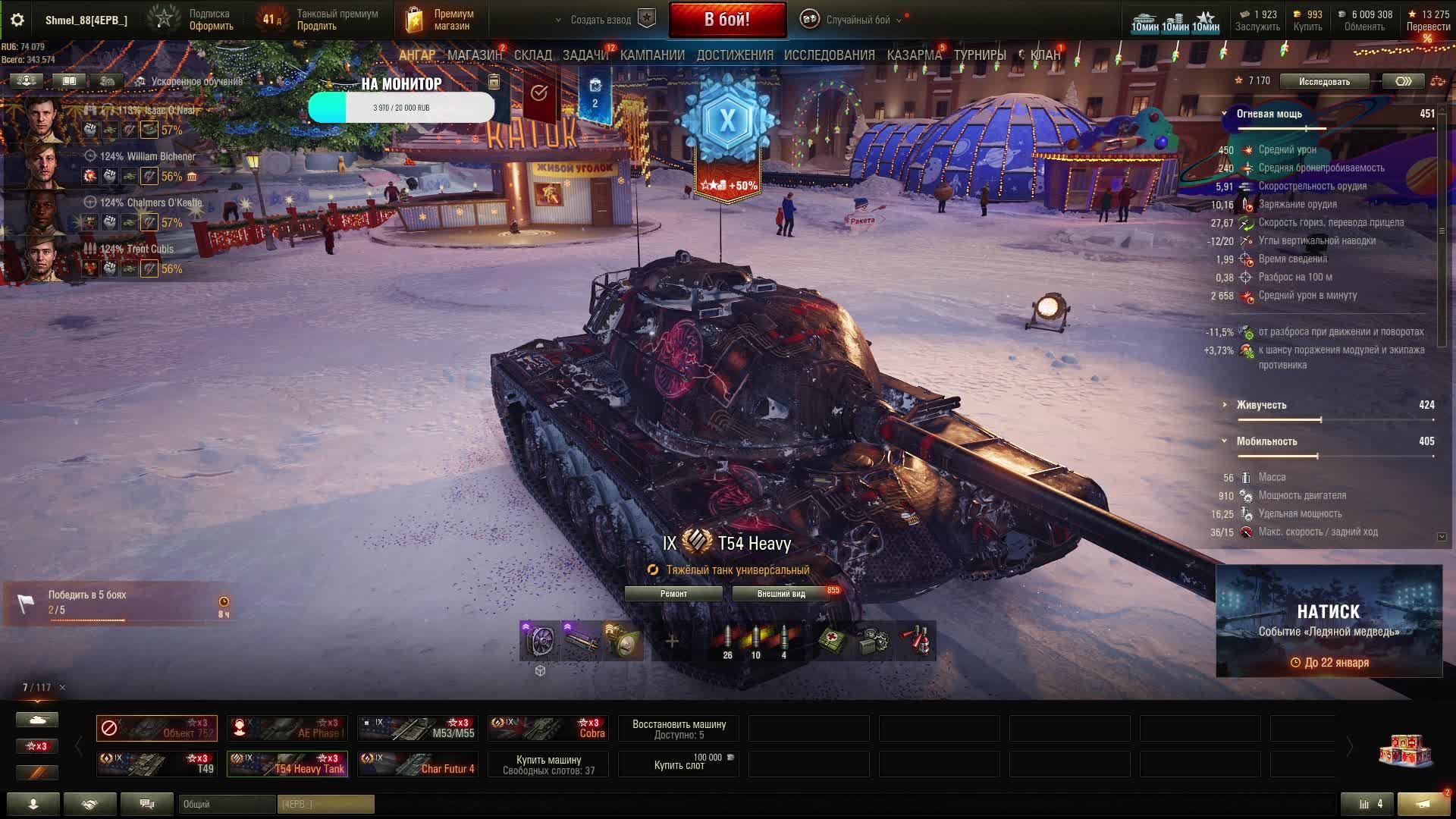Open the ЗАДАЧИ missions tab

click(585, 55)
